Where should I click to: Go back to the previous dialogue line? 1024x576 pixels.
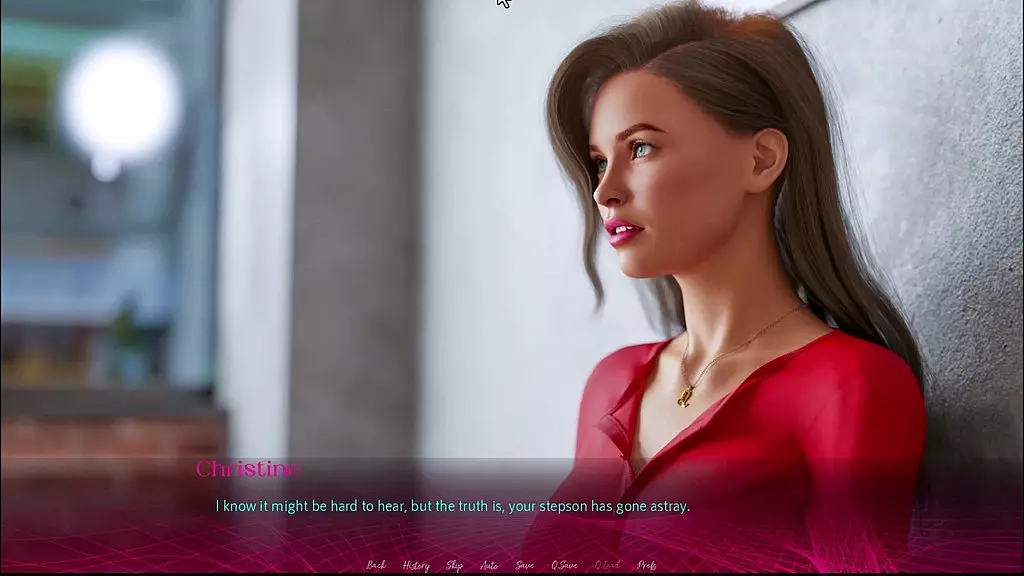(x=376, y=565)
